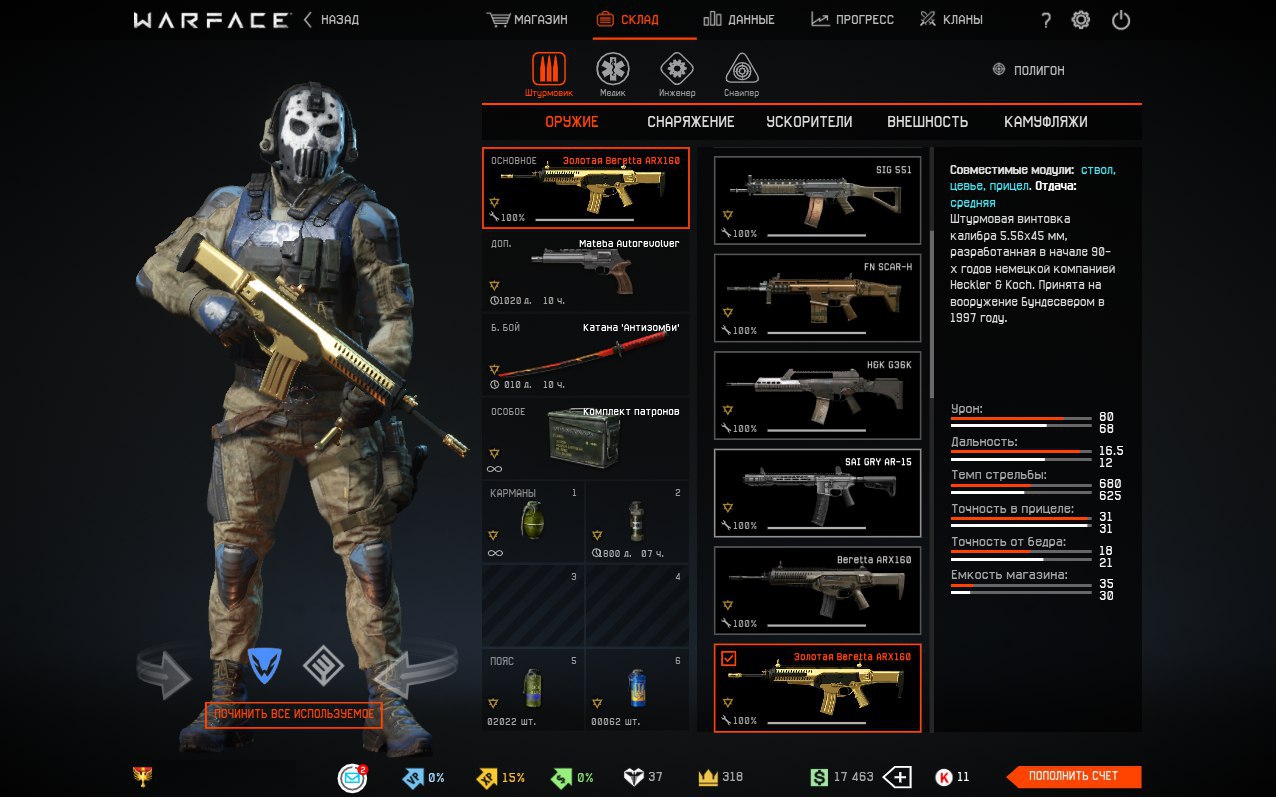The image size is (1276, 797).
Task: Open the Кланы menu
Action: (951, 20)
